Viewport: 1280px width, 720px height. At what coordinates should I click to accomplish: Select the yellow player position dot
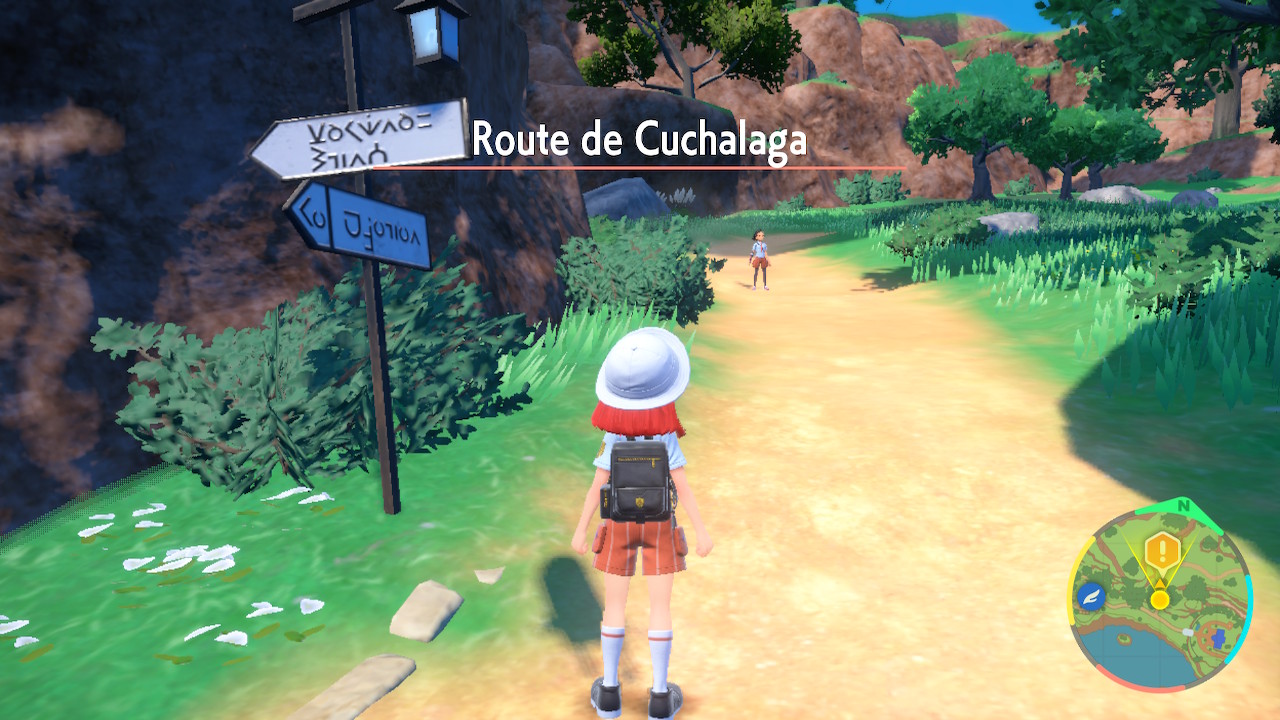[x=1160, y=599]
